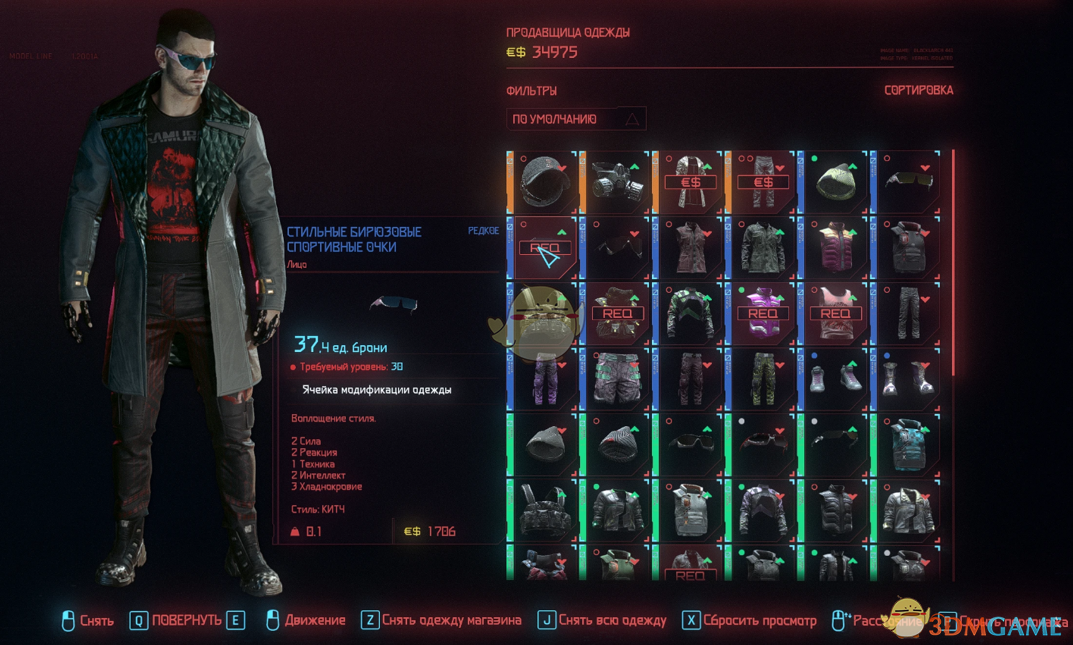Pick the teal armored vest slot
Viewport: 1073px width, 645px height.
click(x=908, y=443)
